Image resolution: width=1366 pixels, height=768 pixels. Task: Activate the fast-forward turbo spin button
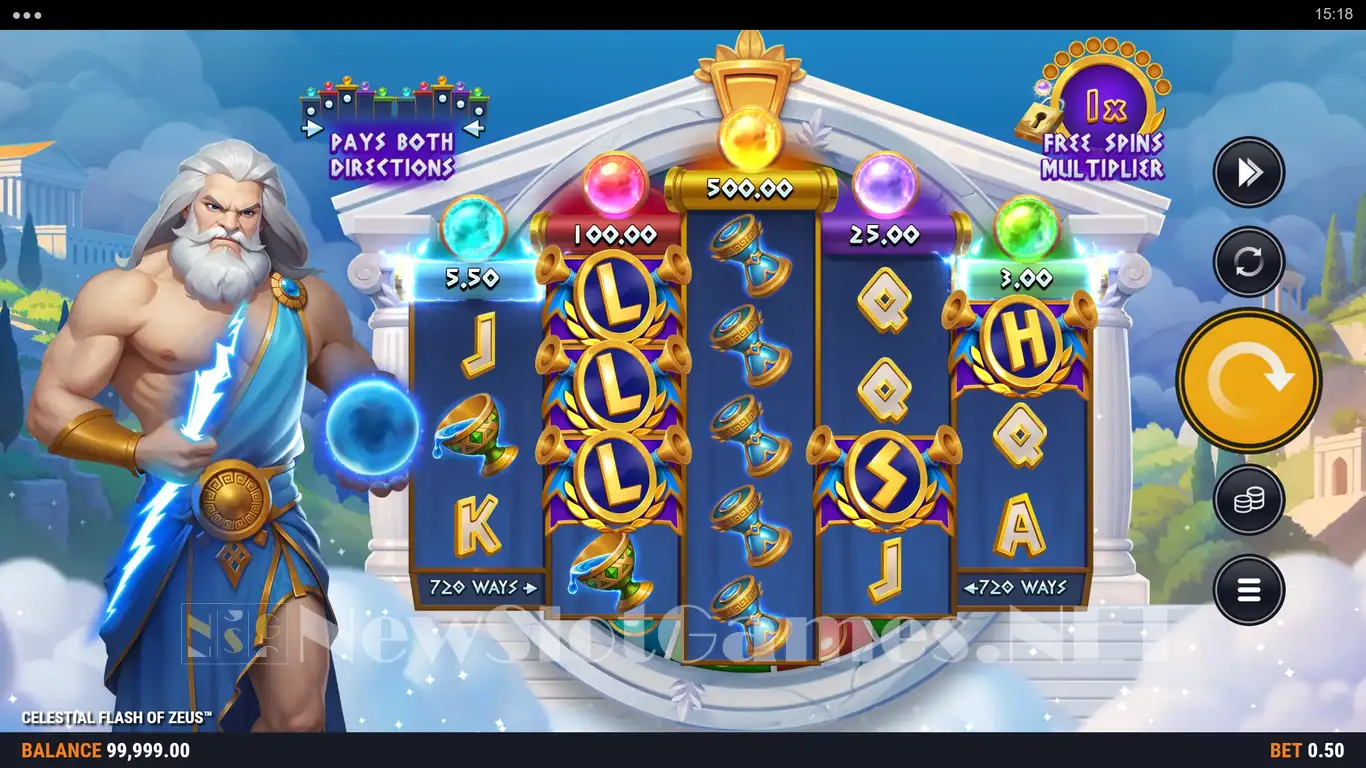coord(1248,173)
